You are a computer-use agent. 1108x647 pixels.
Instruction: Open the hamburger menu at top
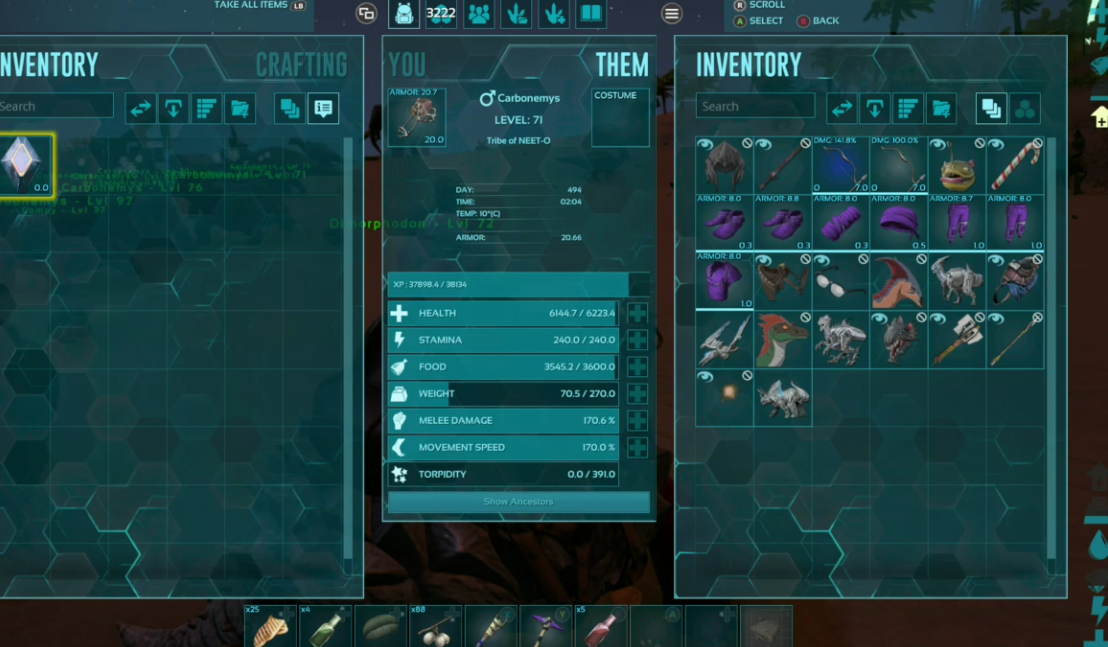[x=672, y=14]
